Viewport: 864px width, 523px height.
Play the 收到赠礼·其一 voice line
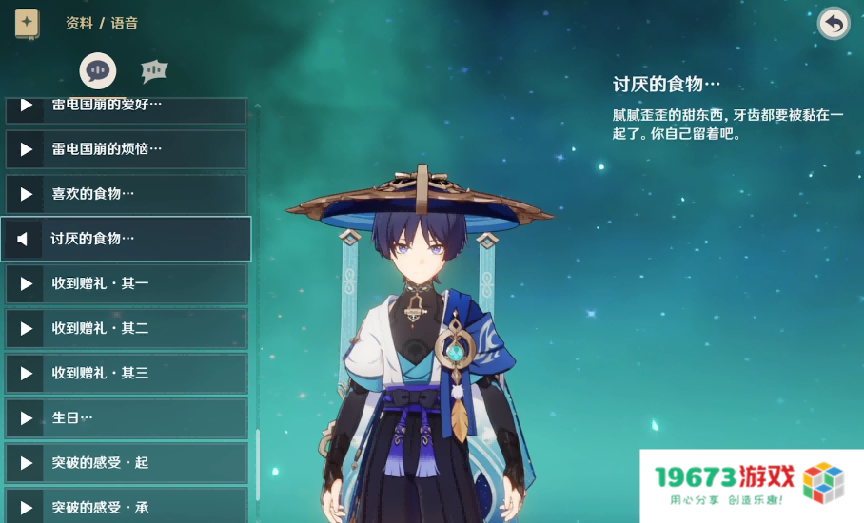pyautogui.click(x=26, y=284)
